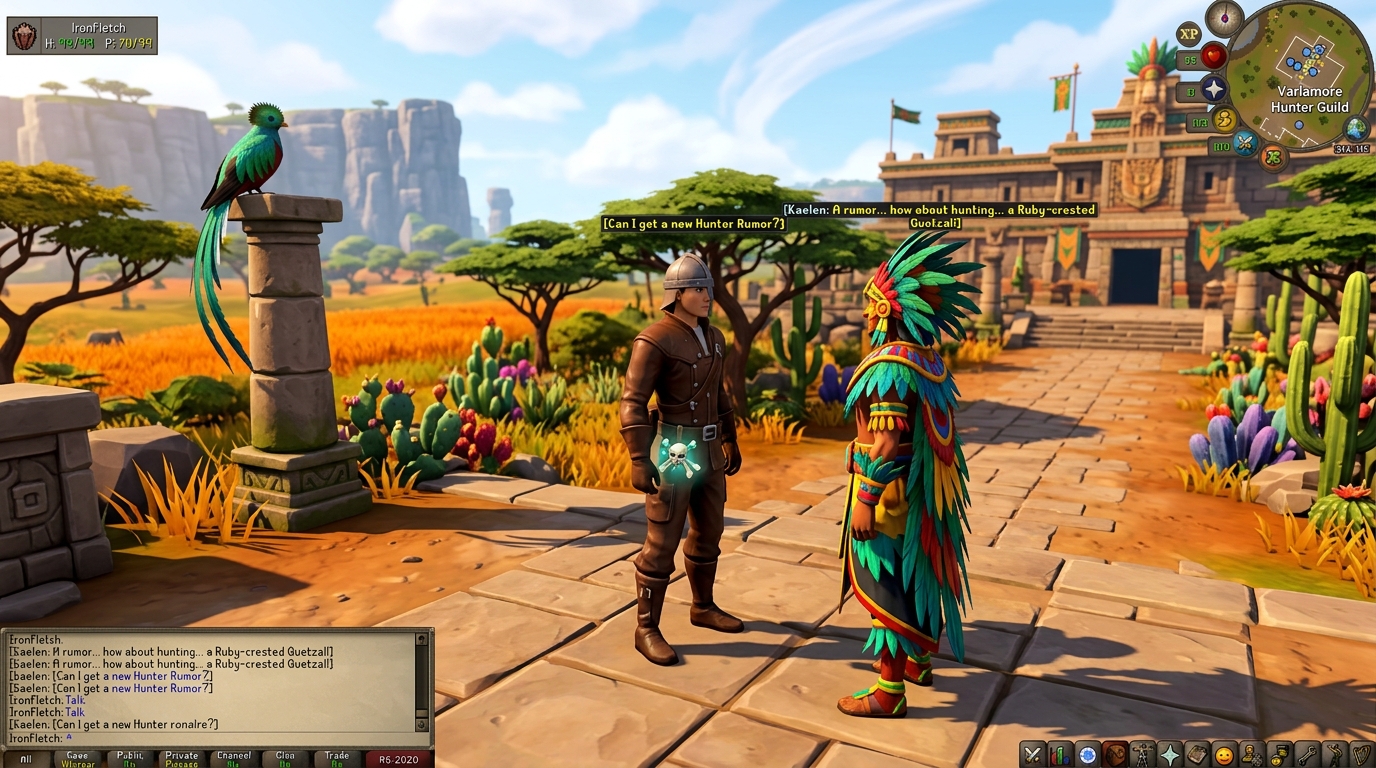Click the red report button in chat bar
1376x768 pixels.
(398, 759)
